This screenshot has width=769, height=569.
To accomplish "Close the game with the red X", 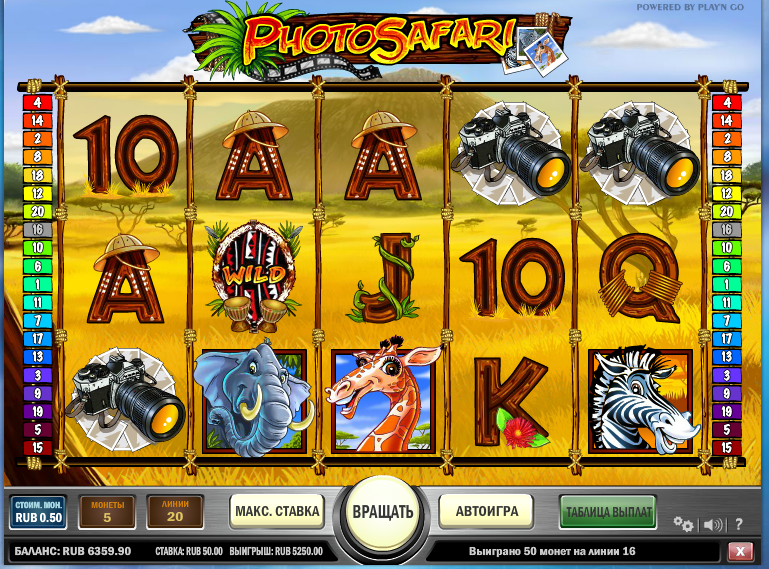I will coord(741,551).
